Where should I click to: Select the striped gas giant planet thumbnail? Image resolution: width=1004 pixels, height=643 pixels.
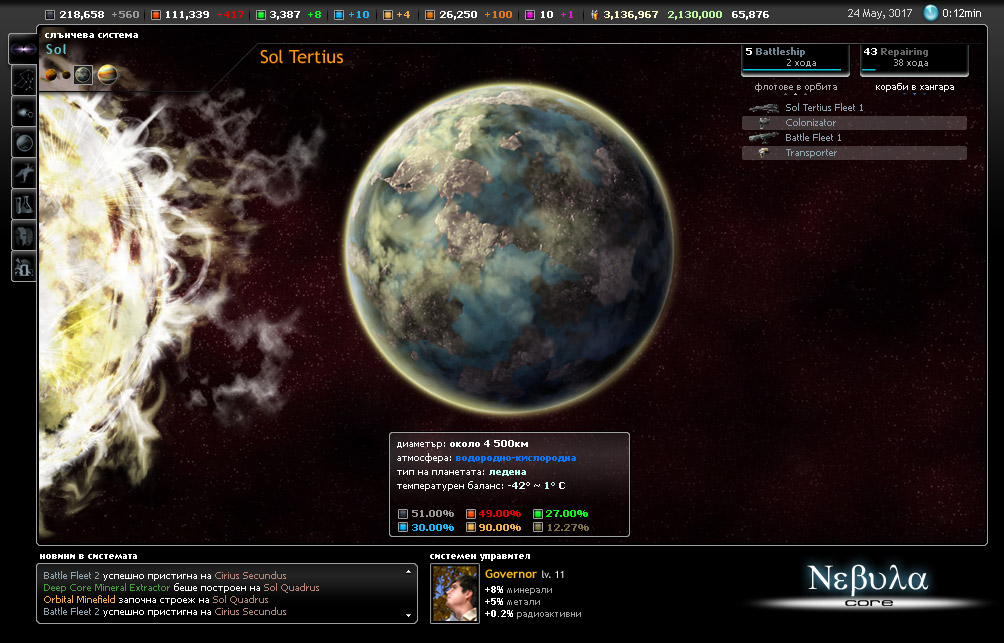(106, 75)
